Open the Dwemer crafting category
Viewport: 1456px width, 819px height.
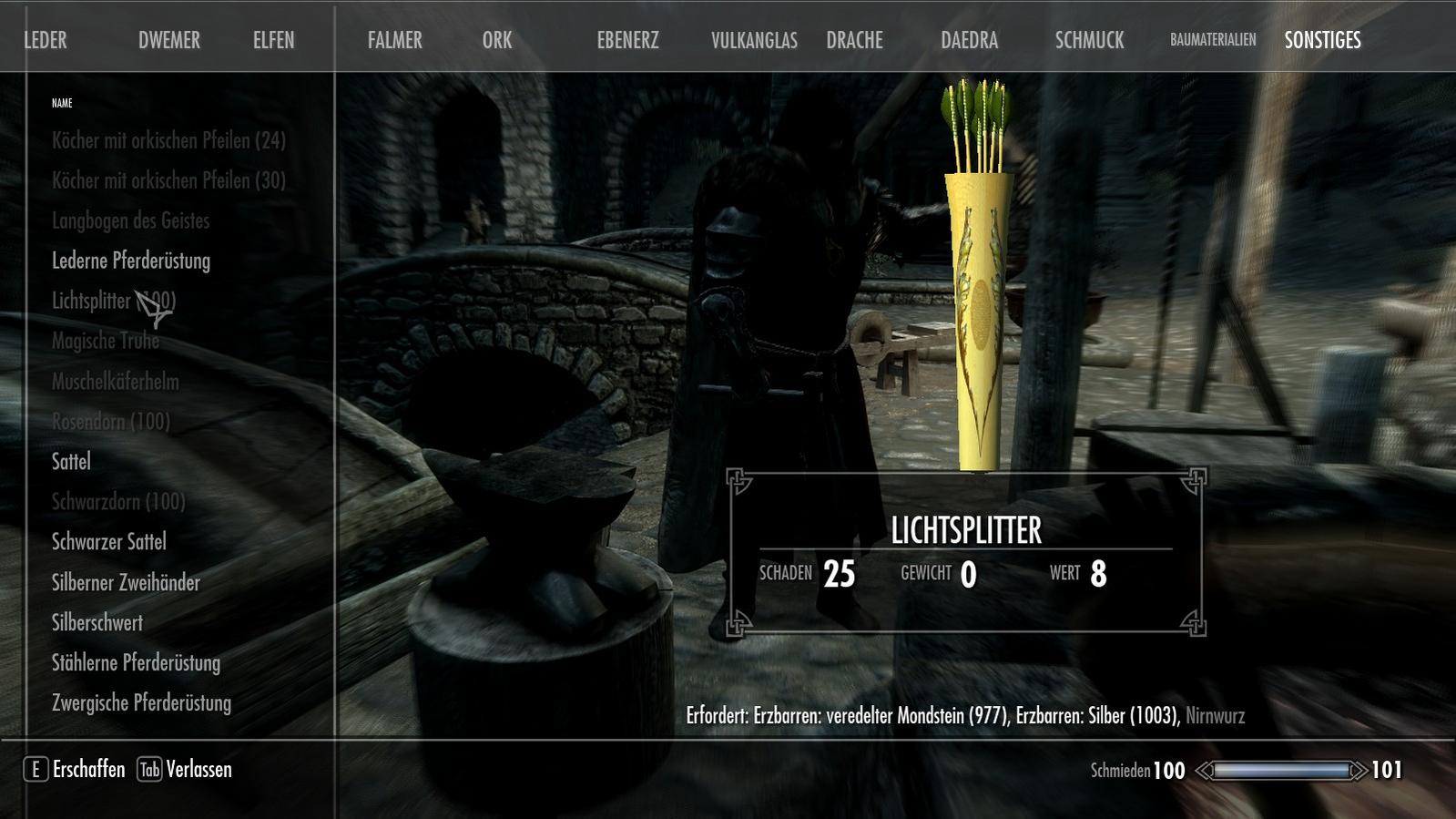tap(169, 40)
